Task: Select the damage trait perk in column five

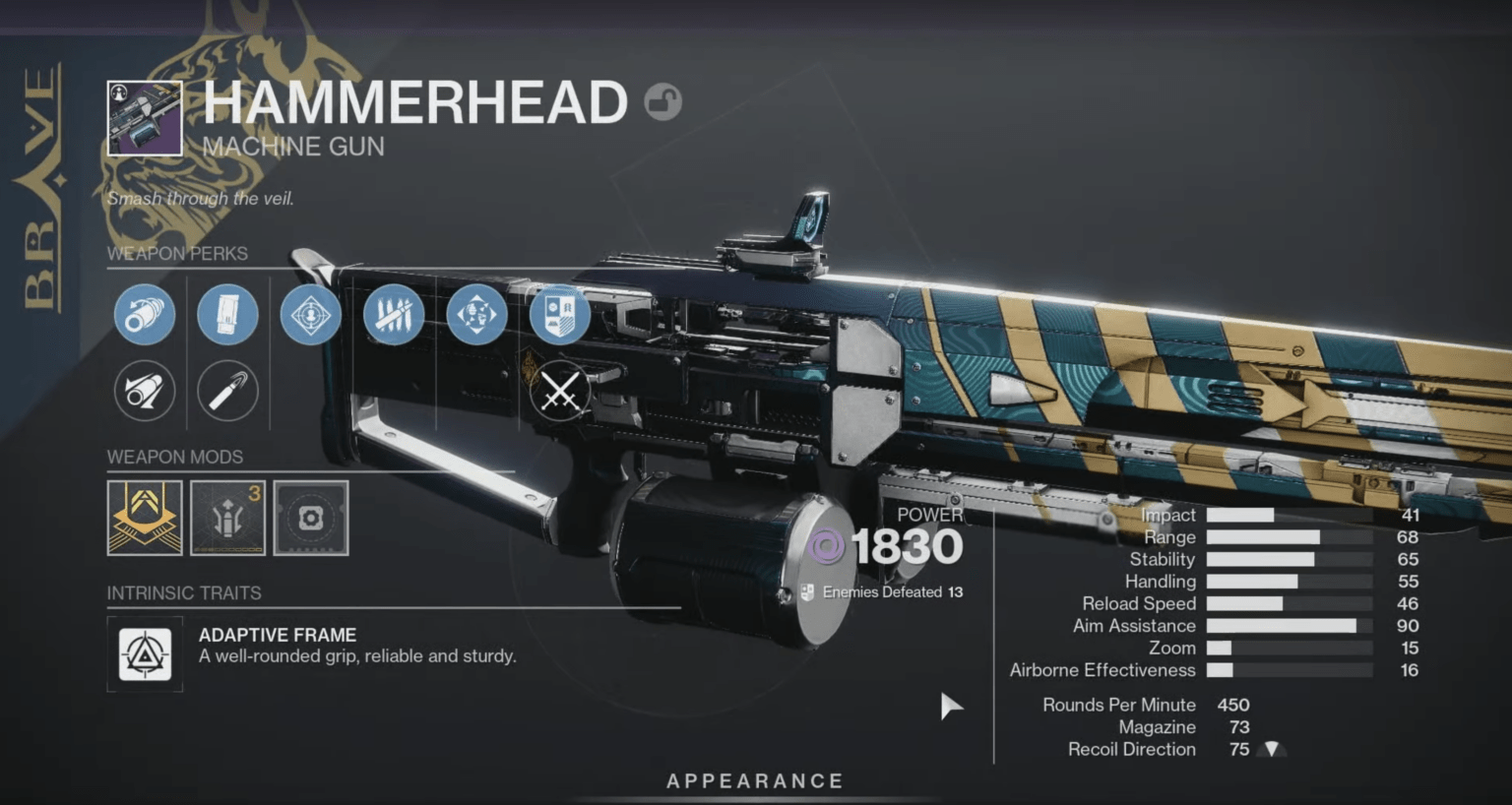Action: (x=476, y=315)
